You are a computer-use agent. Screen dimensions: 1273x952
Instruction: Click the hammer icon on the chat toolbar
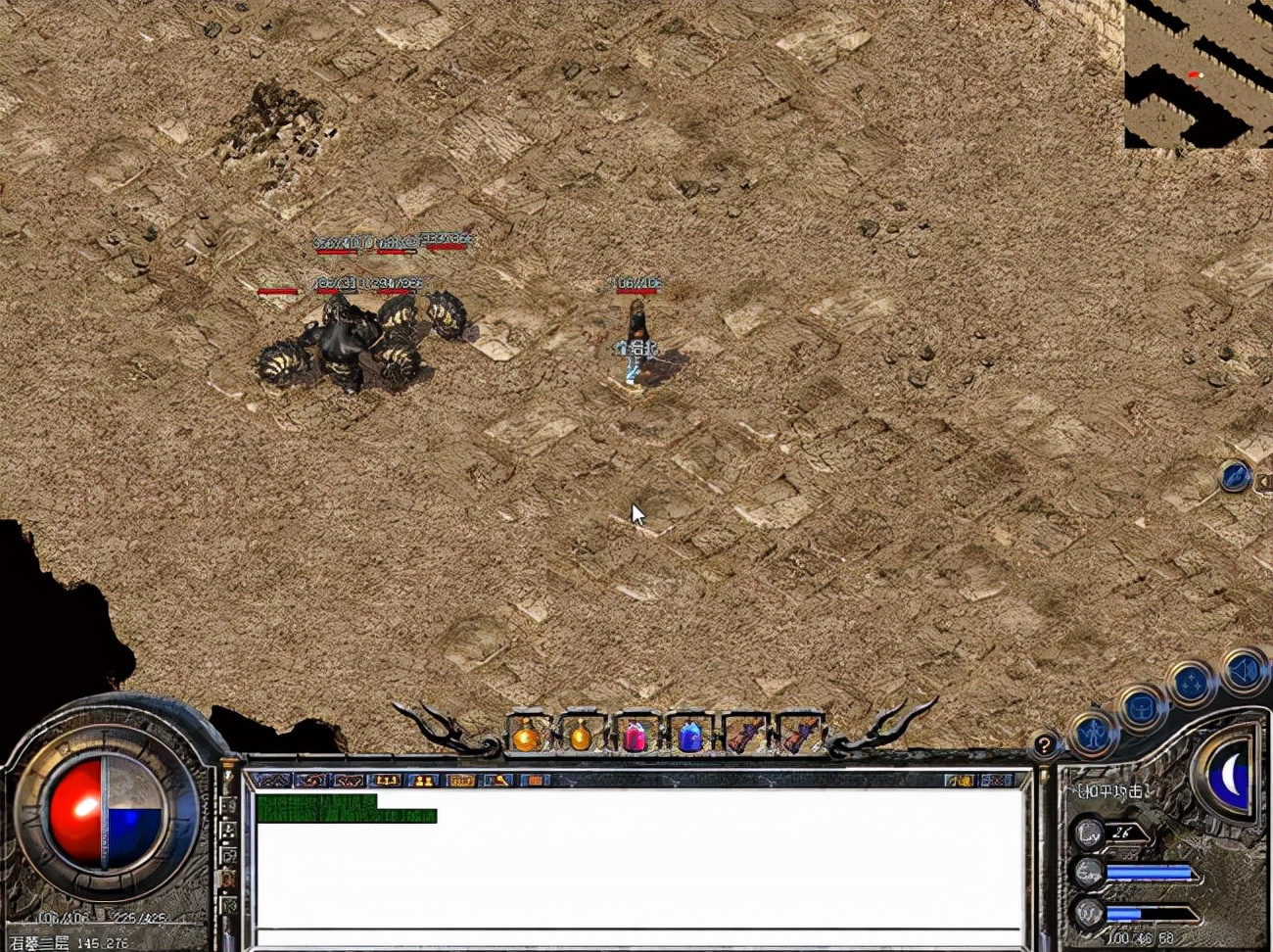(498, 781)
